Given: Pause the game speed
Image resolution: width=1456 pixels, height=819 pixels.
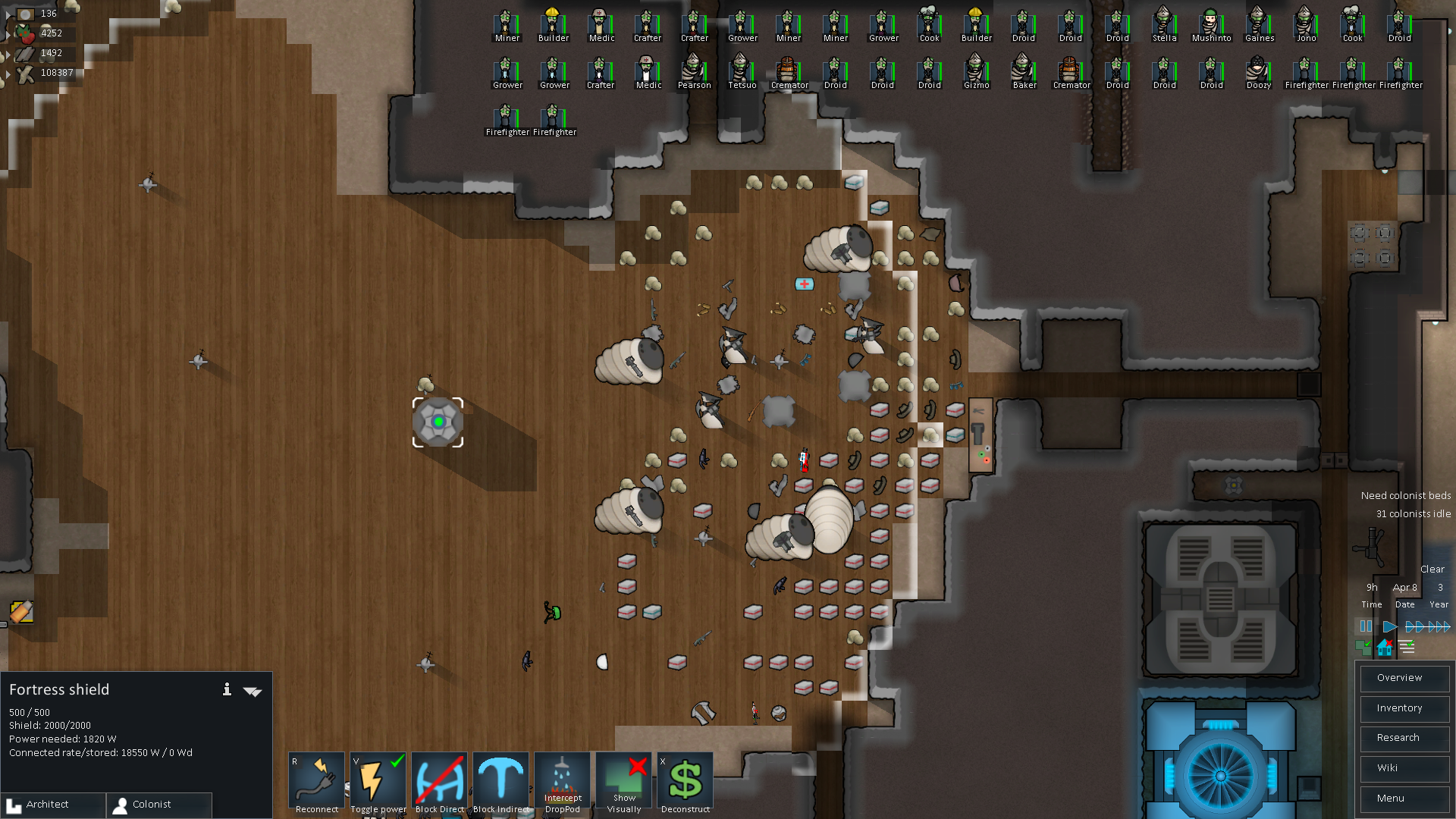Looking at the screenshot, I should click(x=1366, y=626).
